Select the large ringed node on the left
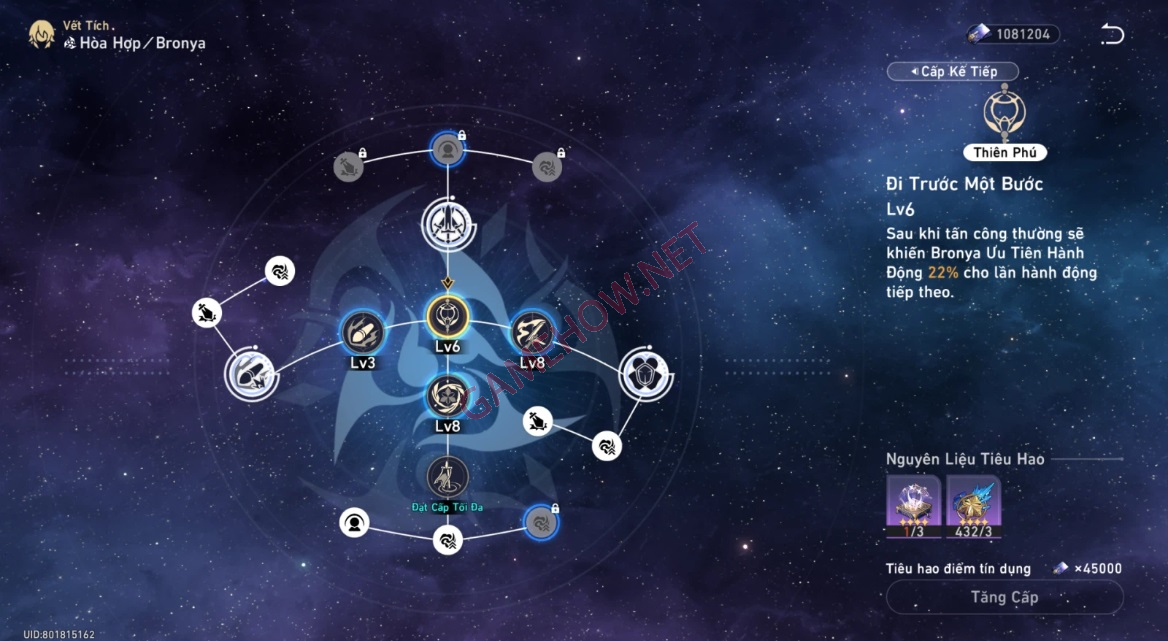The width and height of the screenshot is (1168, 641). [250, 374]
